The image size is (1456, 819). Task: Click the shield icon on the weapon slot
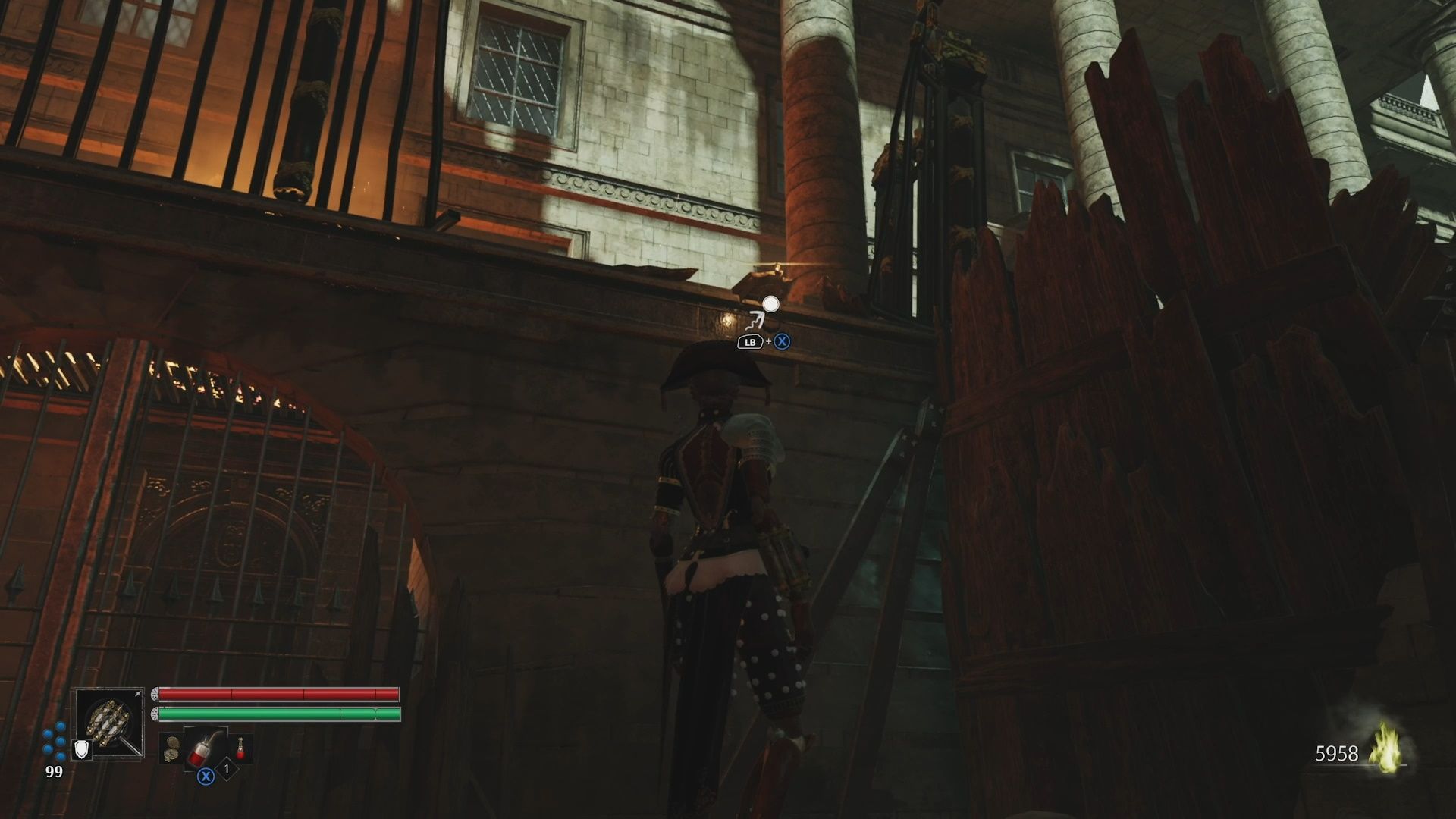[81, 750]
